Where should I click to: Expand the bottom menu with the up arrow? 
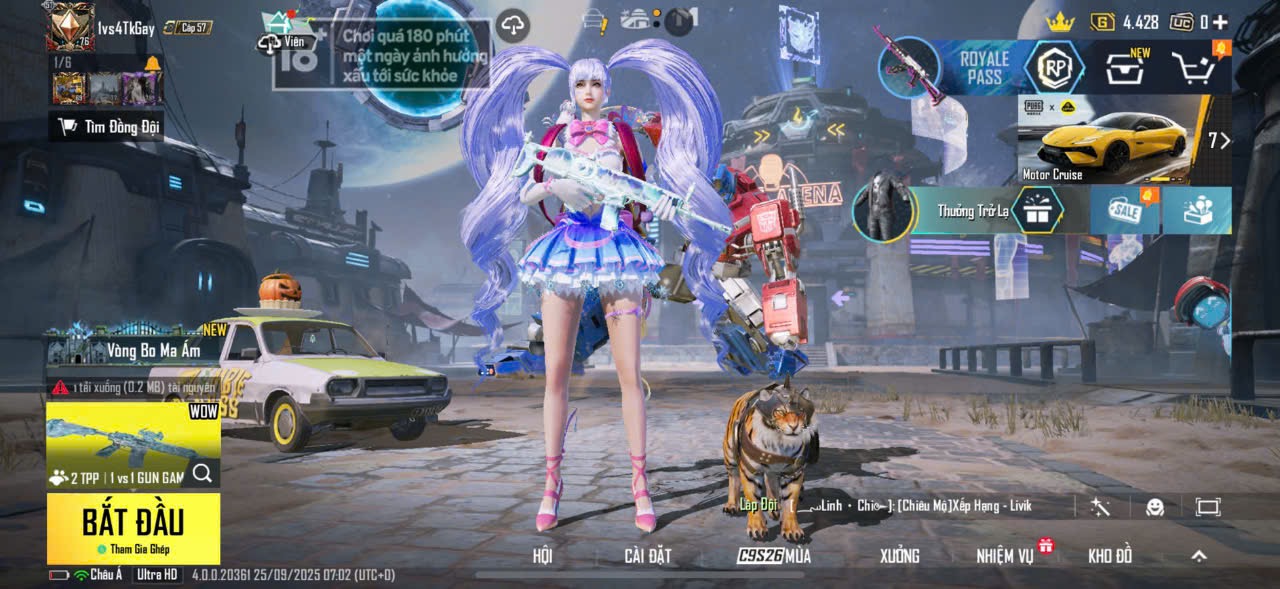[1199, 556]
